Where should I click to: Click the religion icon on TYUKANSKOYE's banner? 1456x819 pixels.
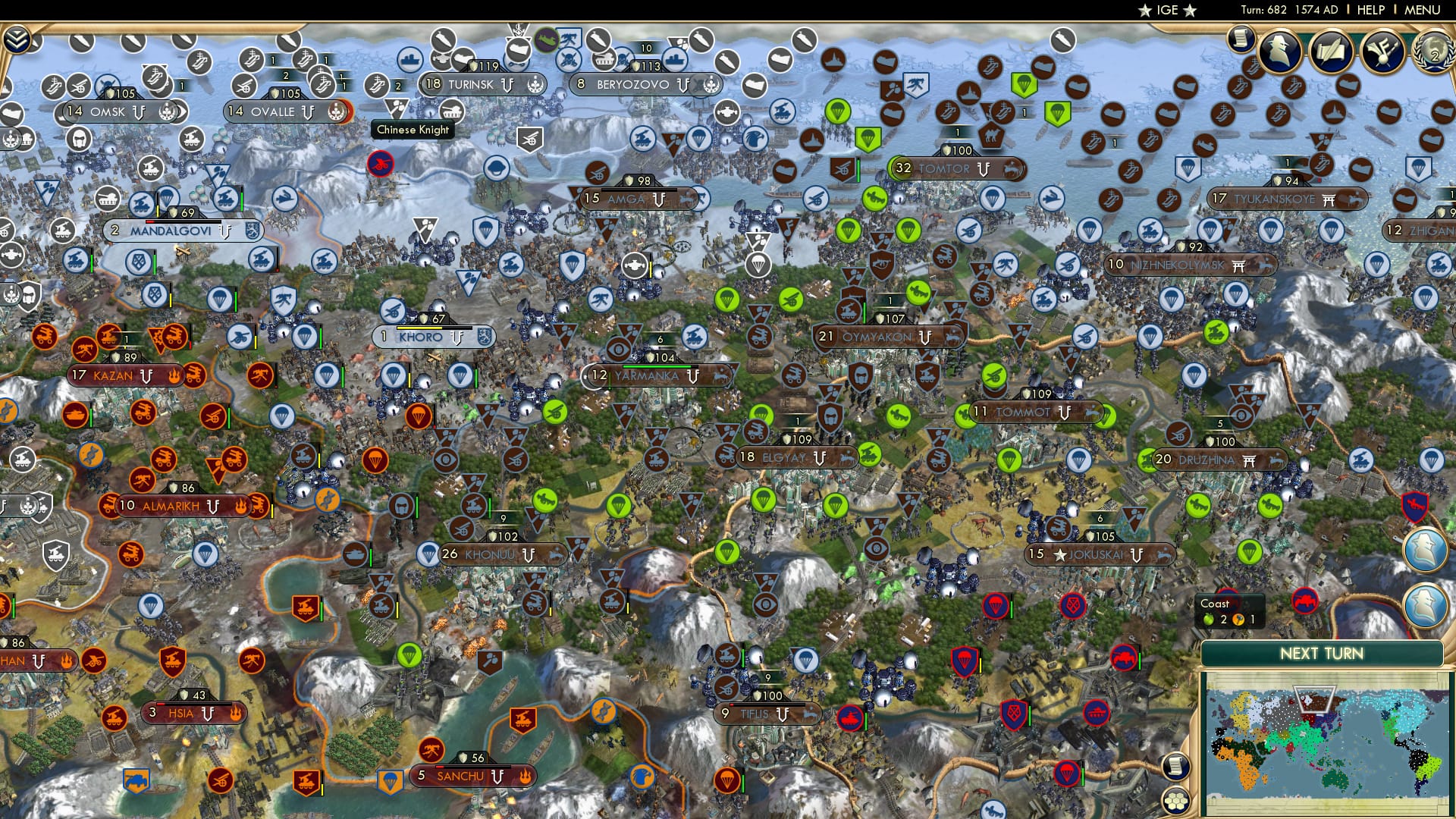click(x=1329, y=199)
